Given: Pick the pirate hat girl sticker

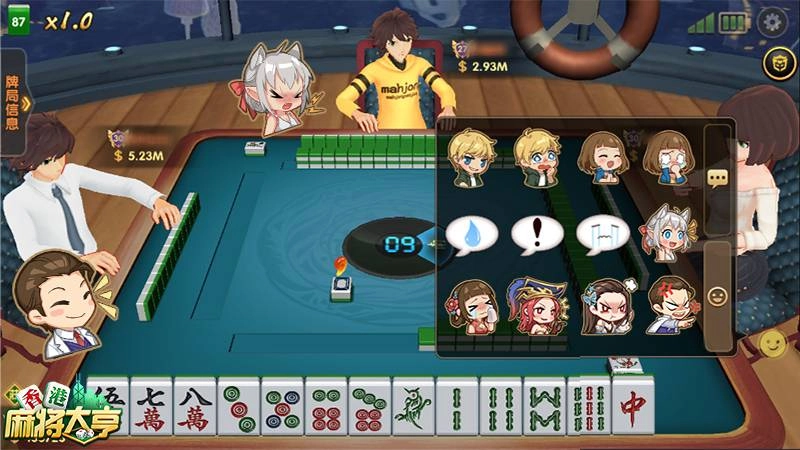Looking at the screenshot, I should 538,306.
